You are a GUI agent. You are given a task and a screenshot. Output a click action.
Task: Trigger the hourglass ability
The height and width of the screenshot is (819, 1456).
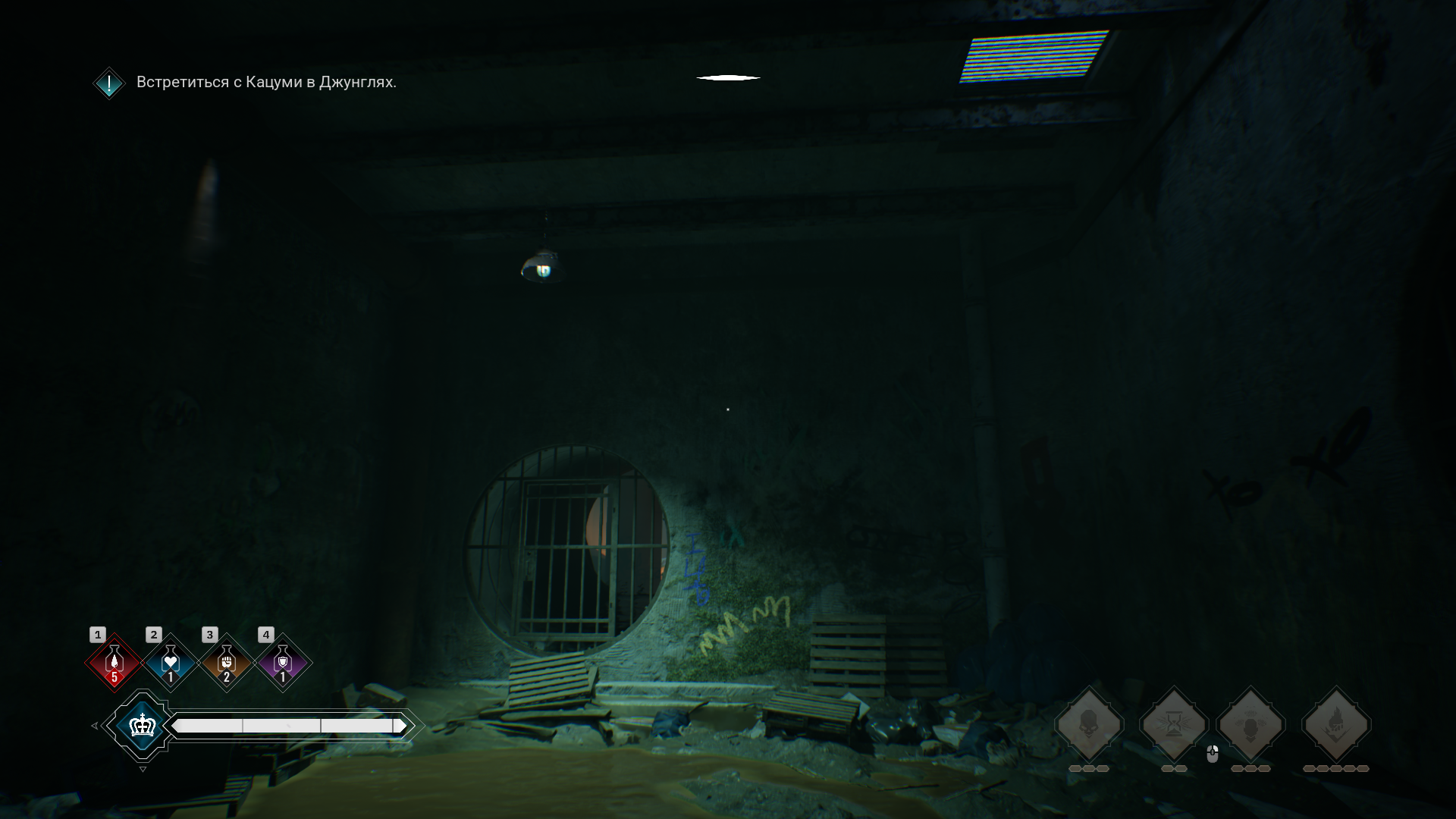(x=1174, y=724)
